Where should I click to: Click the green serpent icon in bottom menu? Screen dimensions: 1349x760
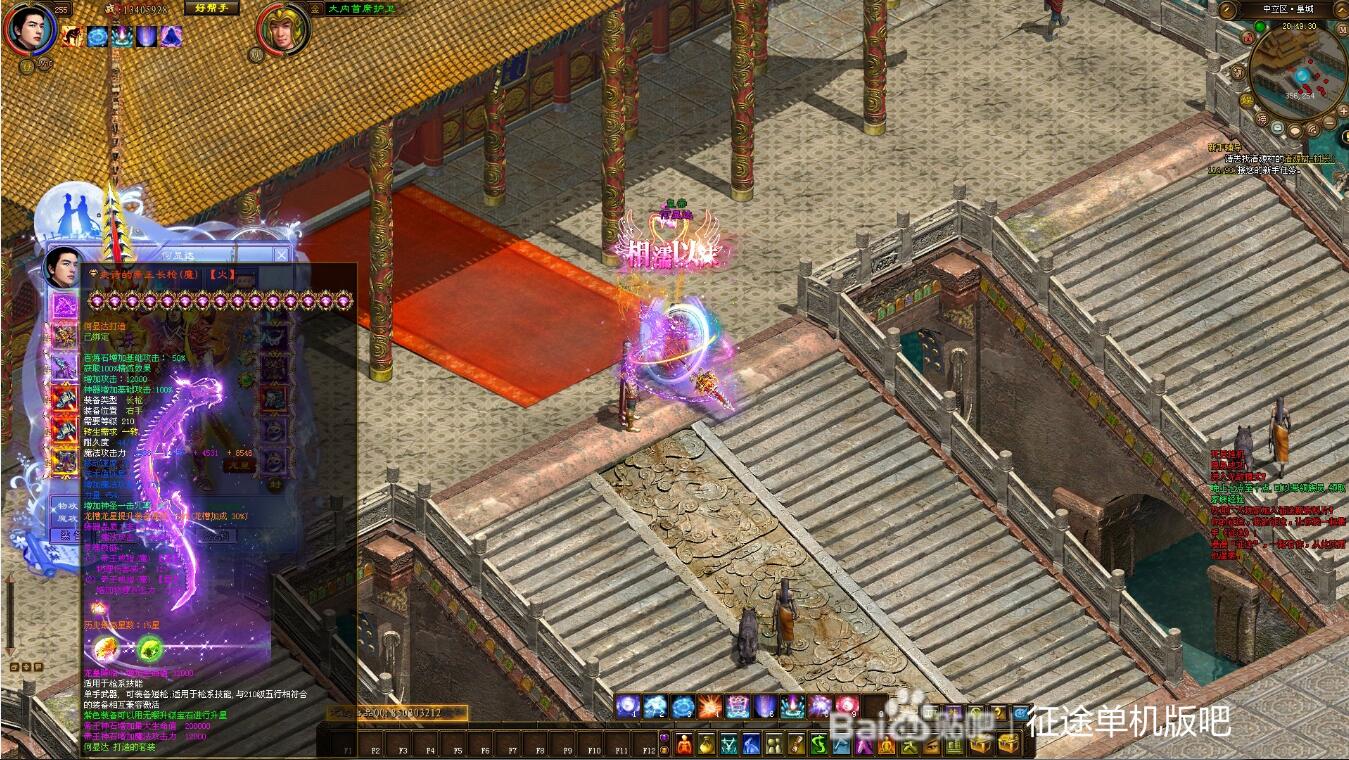tap(819, 744)
